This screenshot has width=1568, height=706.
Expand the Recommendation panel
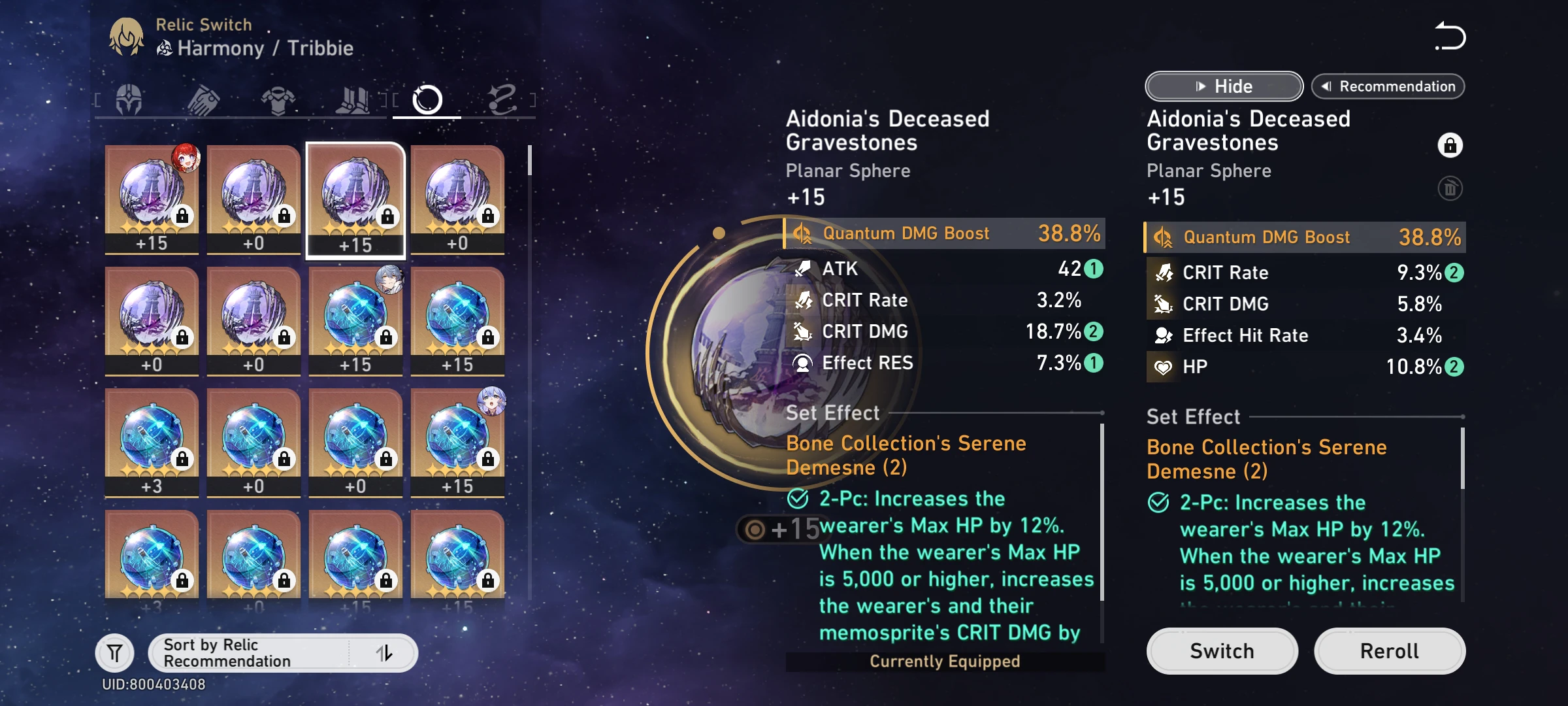pyautogui.click(x=1388, y=86)
